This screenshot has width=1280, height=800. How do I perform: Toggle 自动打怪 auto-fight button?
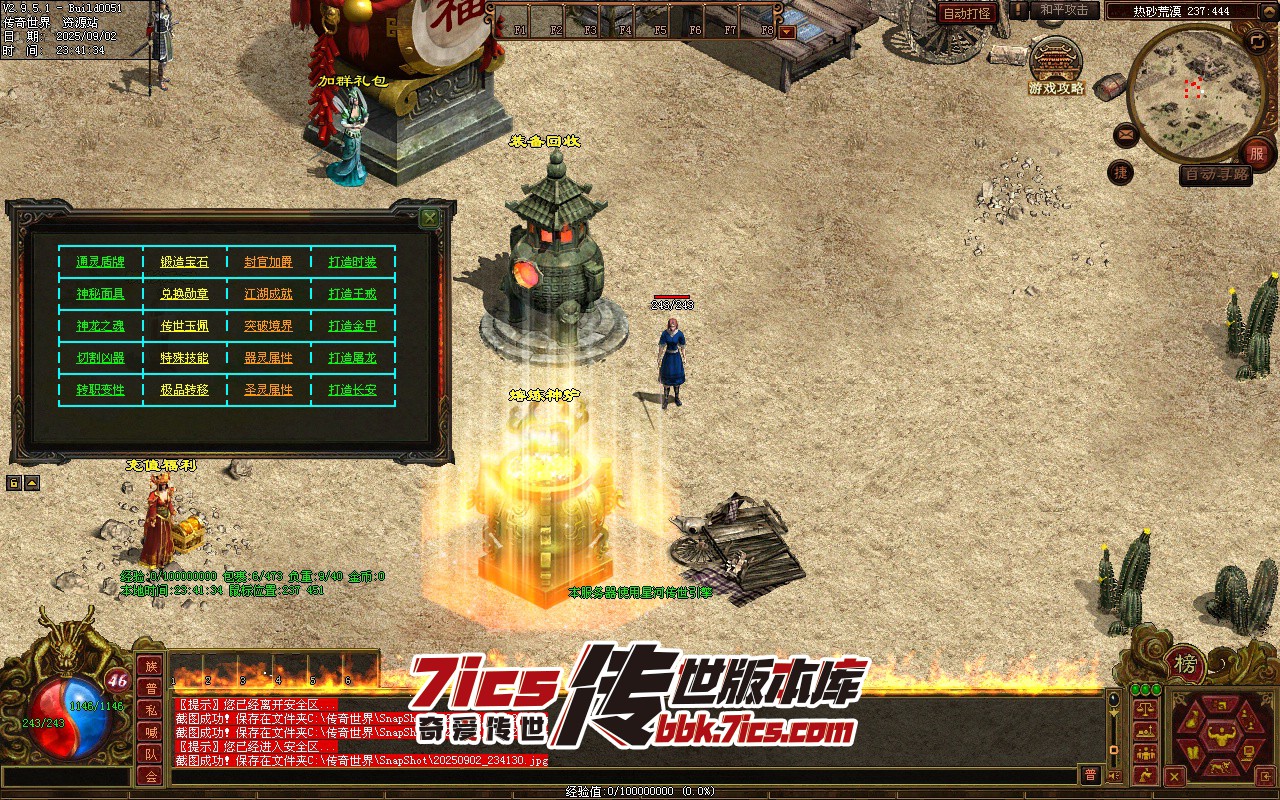(968, 13)
